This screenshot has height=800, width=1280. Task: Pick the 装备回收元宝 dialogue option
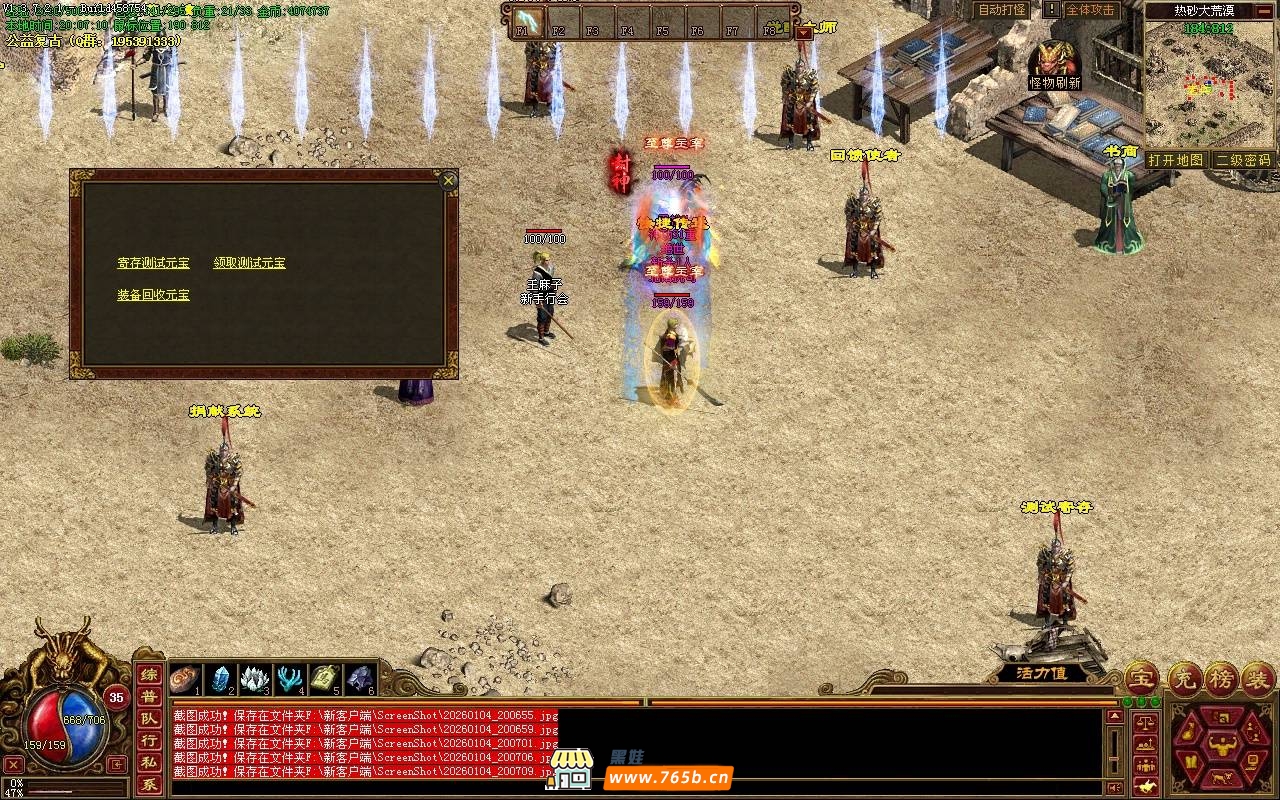pyautogui.click(x=153, y=295)
